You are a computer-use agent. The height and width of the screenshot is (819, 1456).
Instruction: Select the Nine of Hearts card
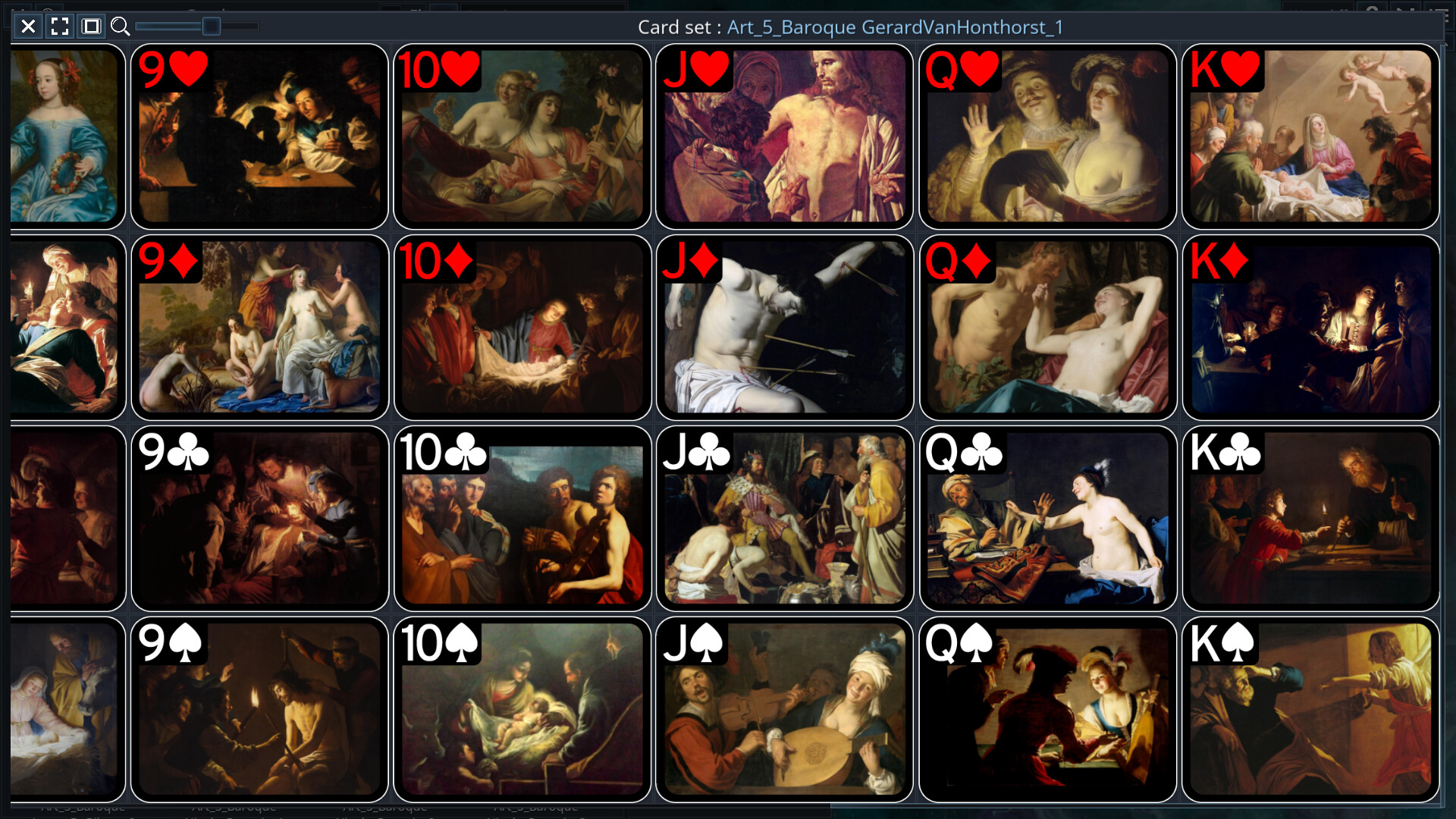[259, 136]
